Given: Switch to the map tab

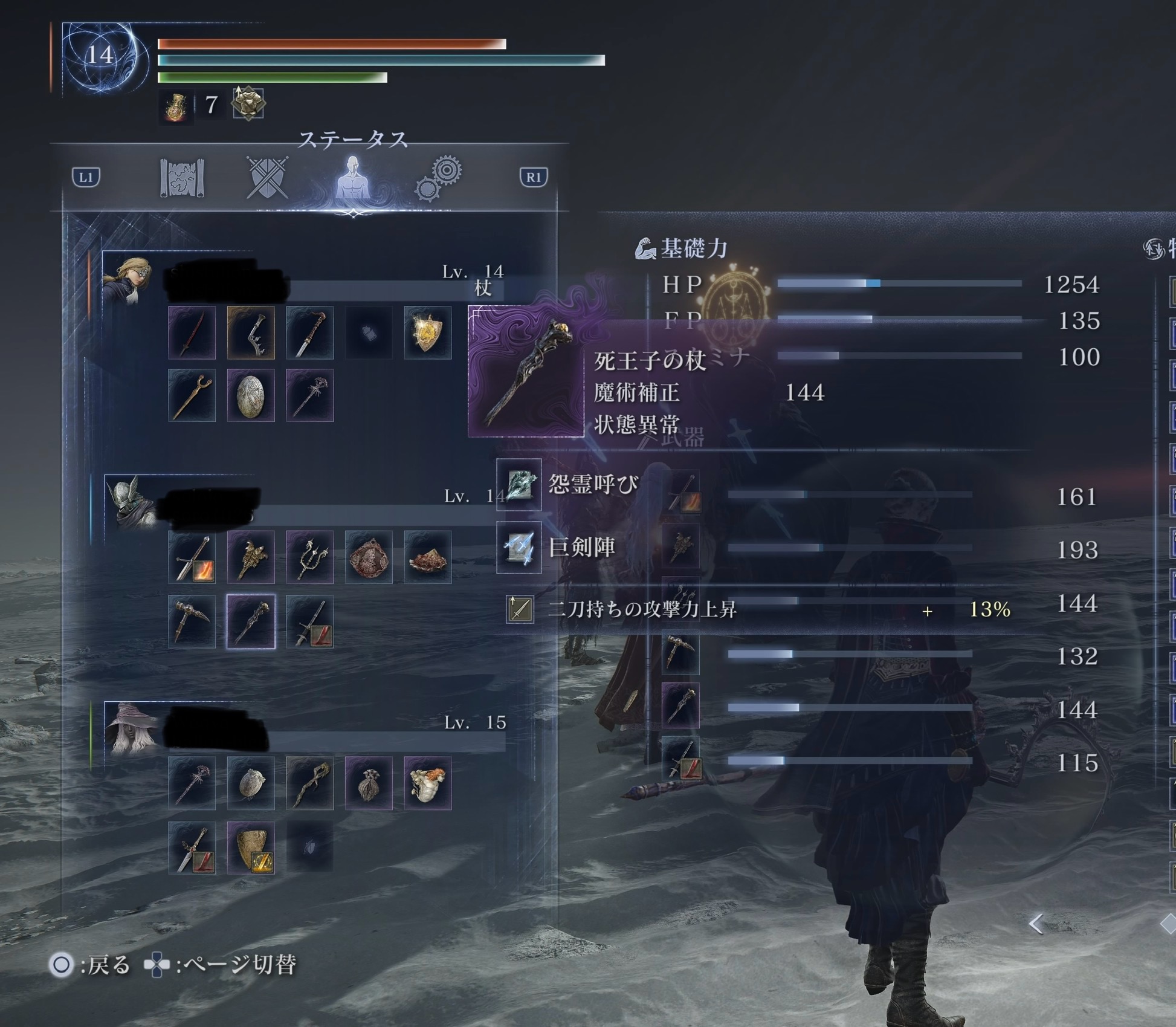Looking at the screenshot, I should [x=182, y=178].
